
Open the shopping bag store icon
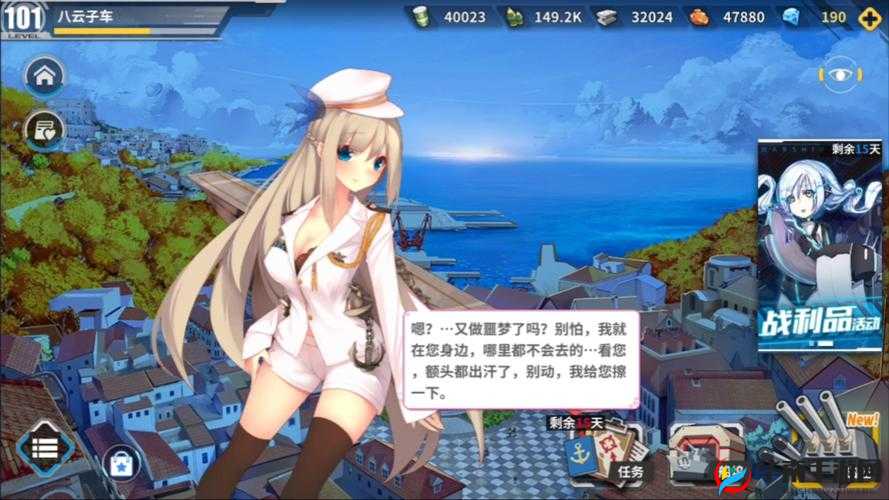point(122,463)
